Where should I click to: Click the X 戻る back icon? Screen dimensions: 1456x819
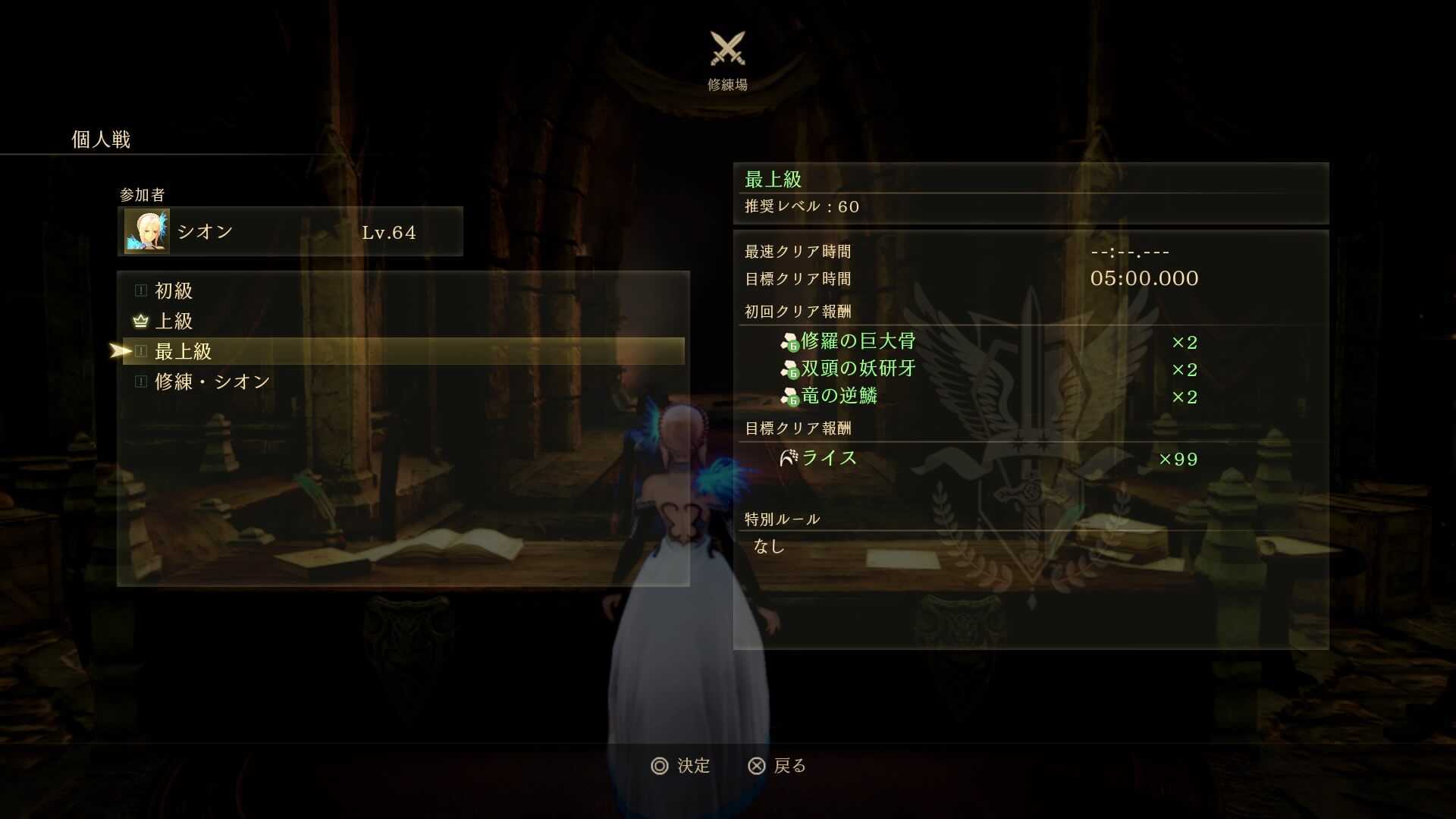point(756,766)
